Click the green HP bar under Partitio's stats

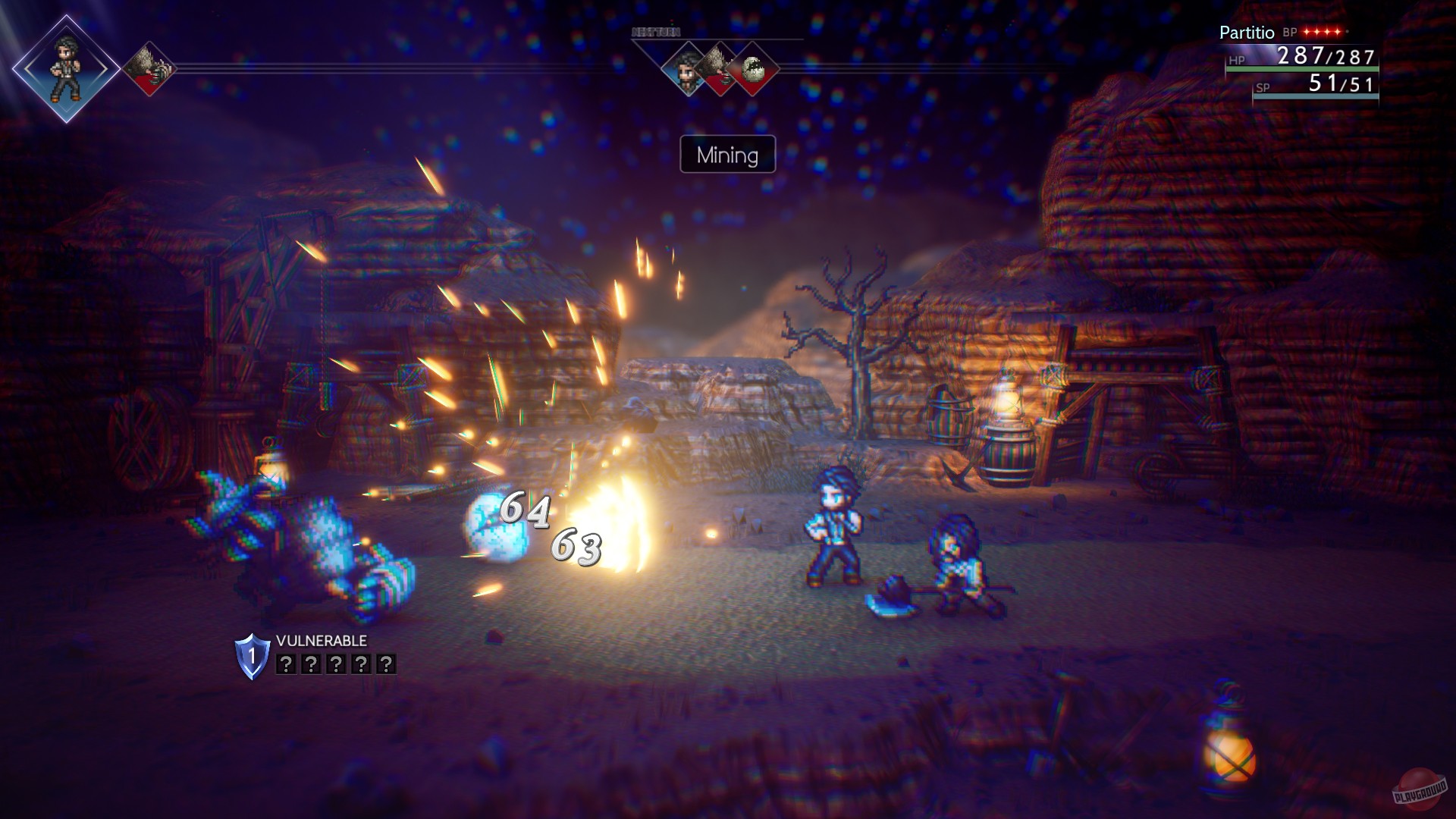[1303, 69]
